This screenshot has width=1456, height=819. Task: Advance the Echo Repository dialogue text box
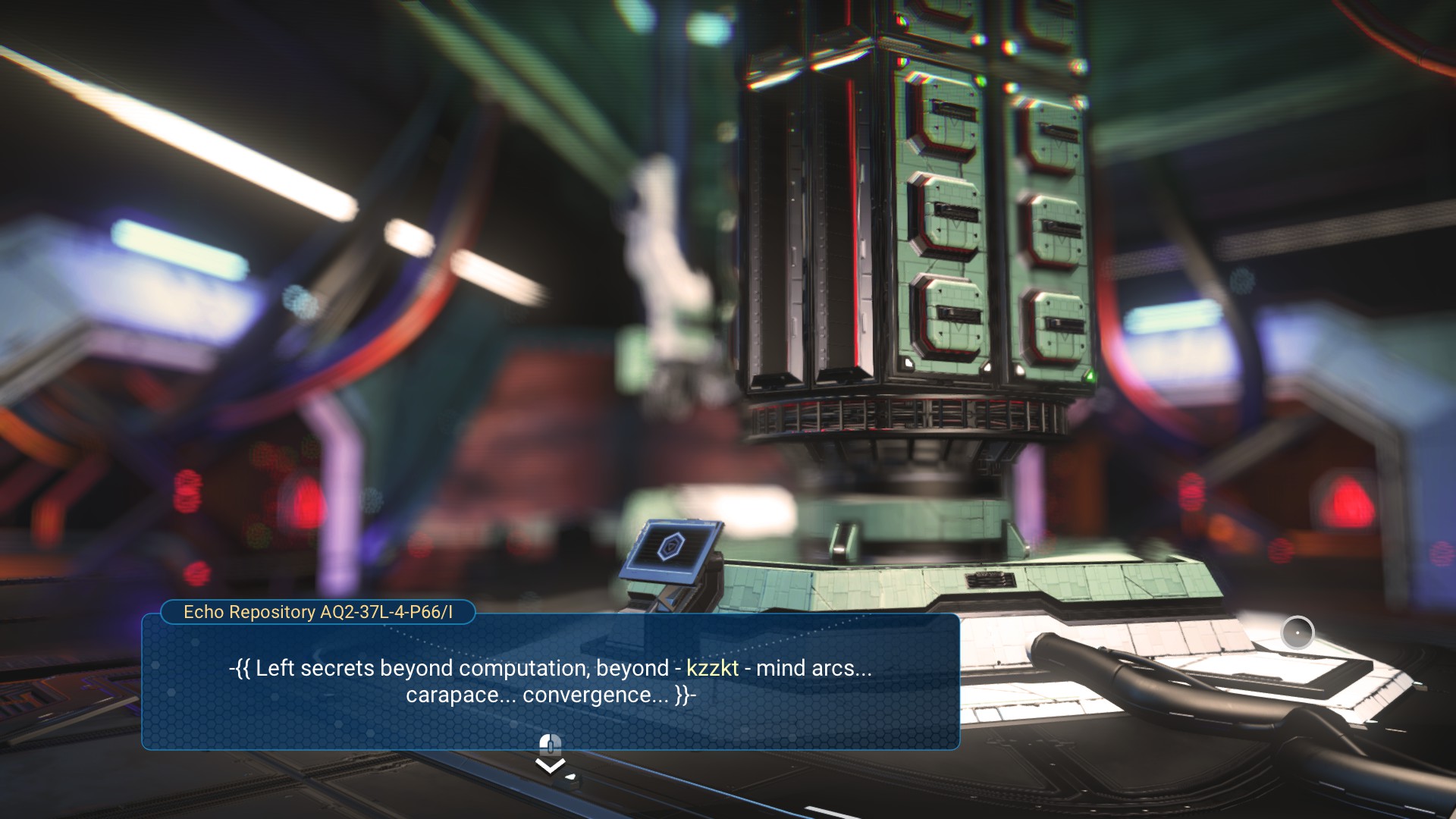coord(551,681)
